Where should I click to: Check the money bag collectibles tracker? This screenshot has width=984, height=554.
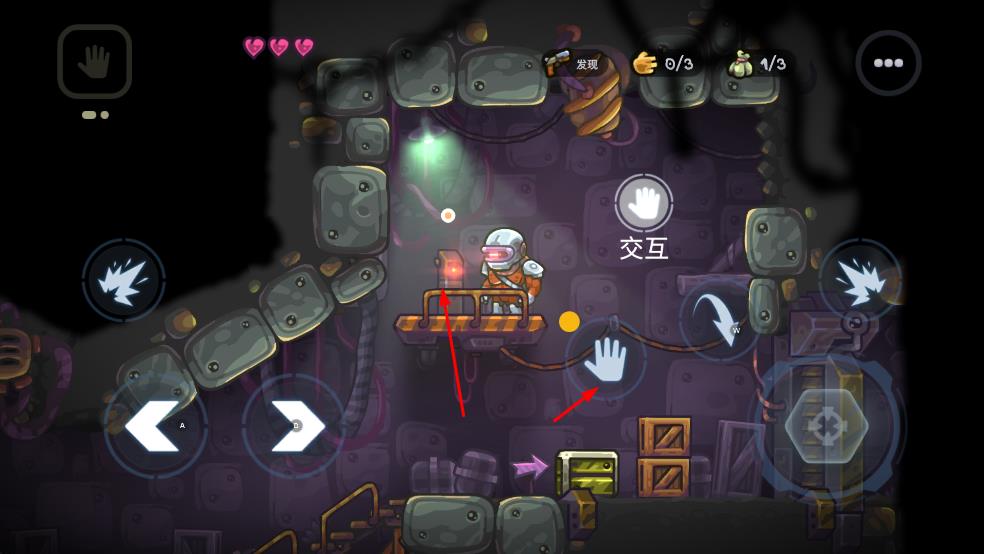[x=759, y=64]
